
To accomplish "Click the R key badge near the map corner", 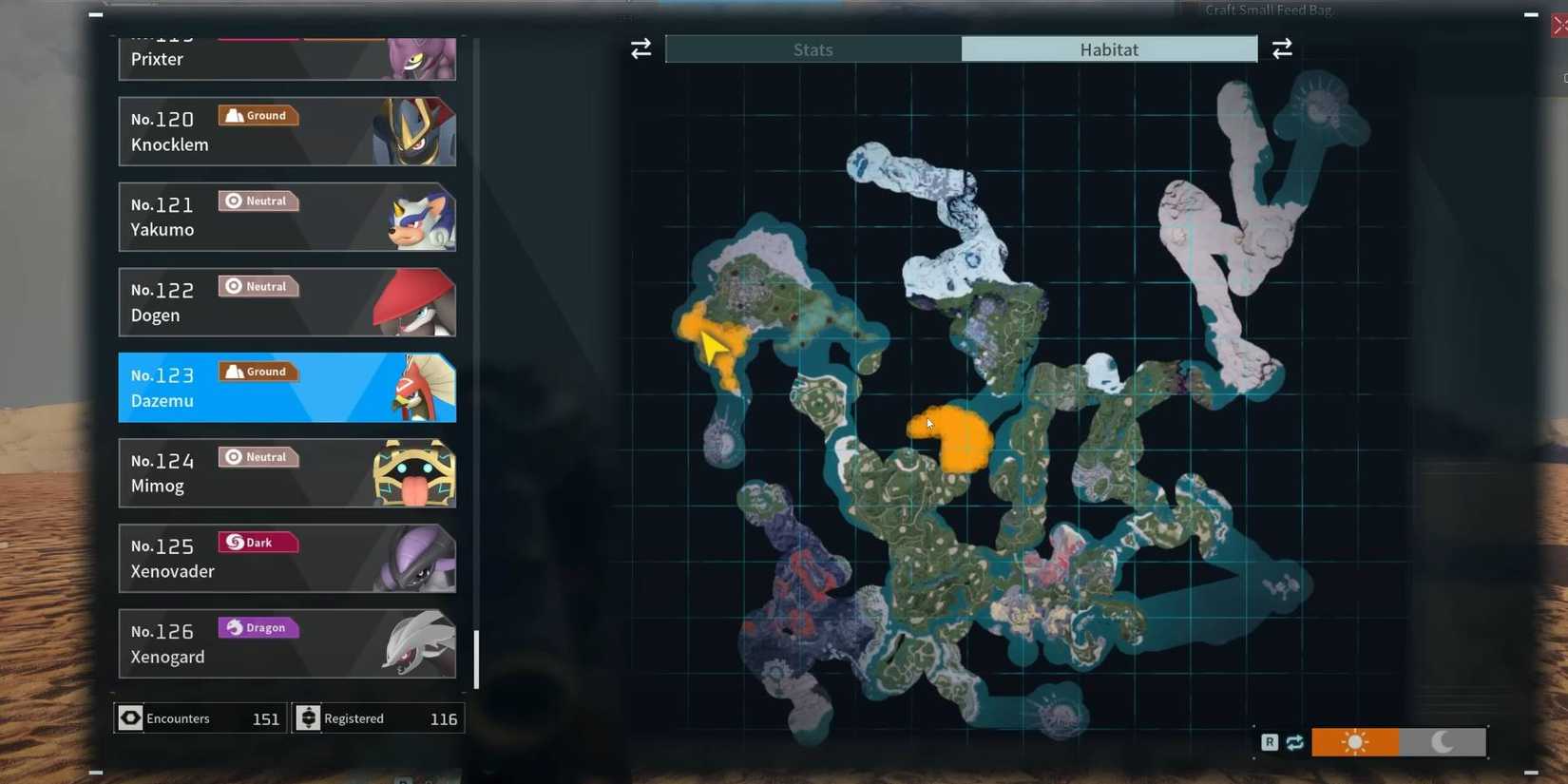I will click(1270, 741).
